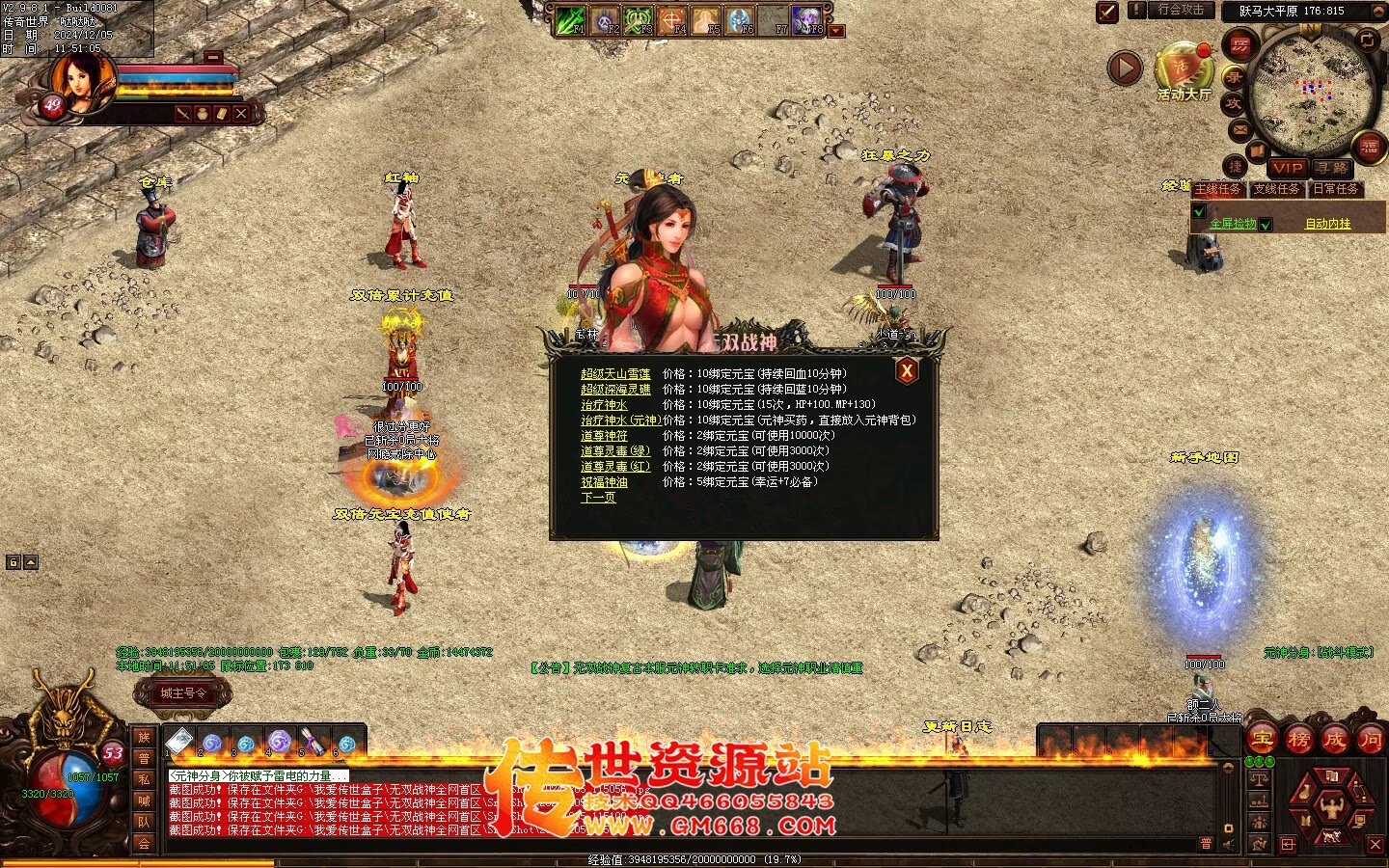Select 治疗神水 (元神) in the shop list

click(621, 420)
